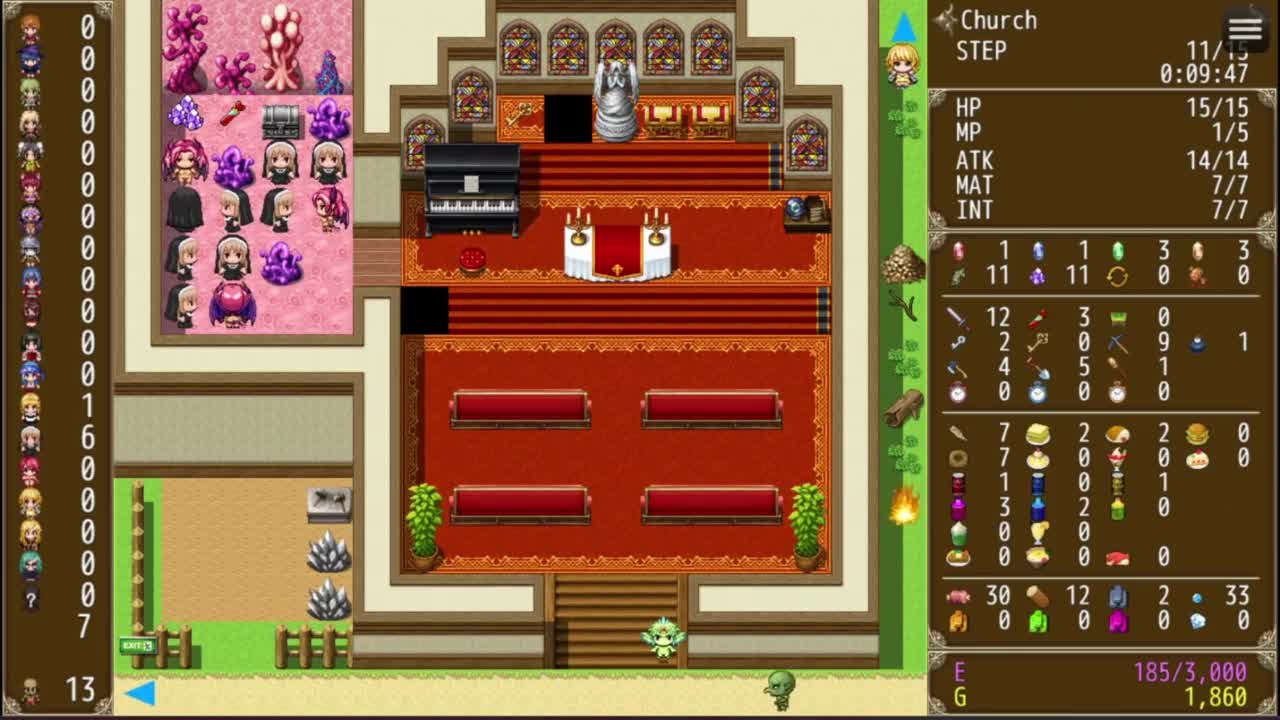Click the blue left arrow map exit
The image size is (1280, 720).
click(140, 692)
